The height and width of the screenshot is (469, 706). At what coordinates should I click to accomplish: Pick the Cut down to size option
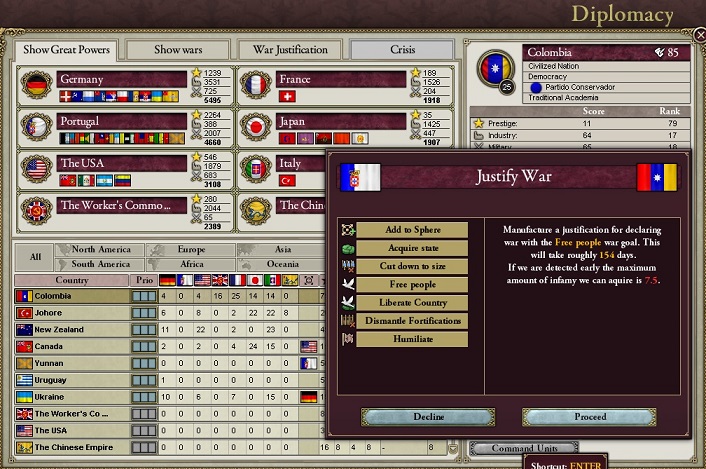[x=412, y=266]
